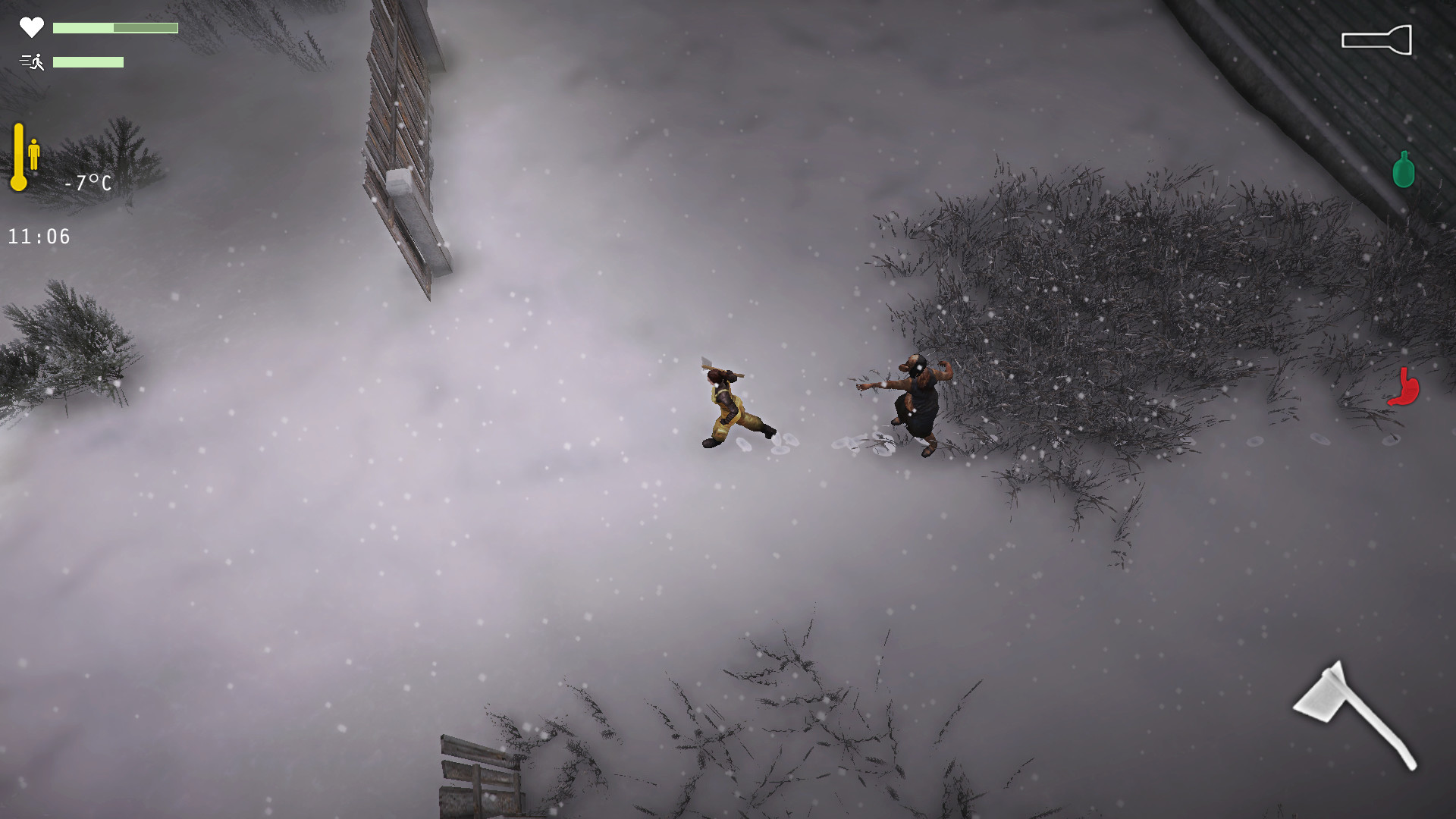
Task: Click the stamina bar below the health bar
Action: tap(89, 63)
